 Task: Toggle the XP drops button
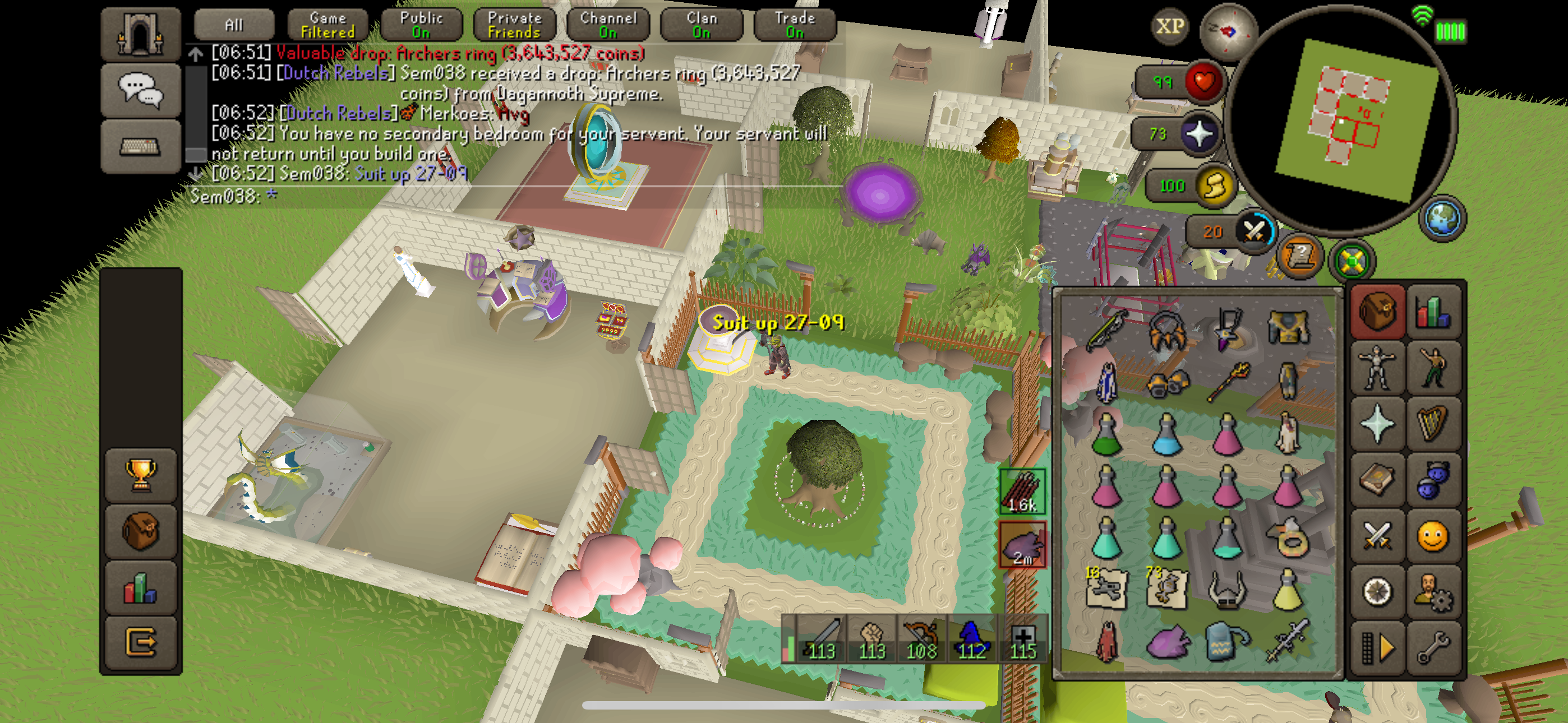click(1170, 27)
